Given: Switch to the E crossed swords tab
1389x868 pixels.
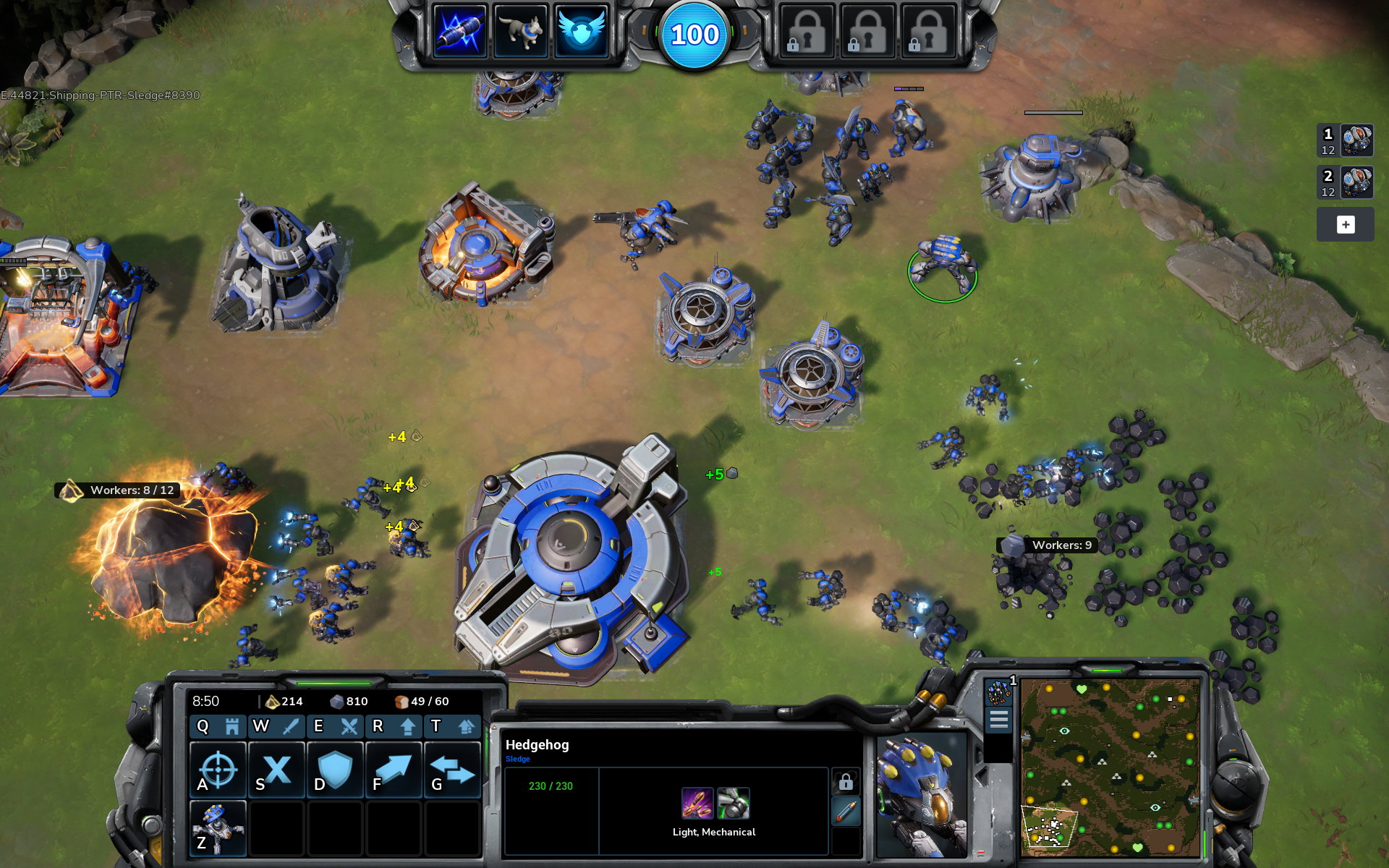Looking at the screenshot, I should point(335,726).
